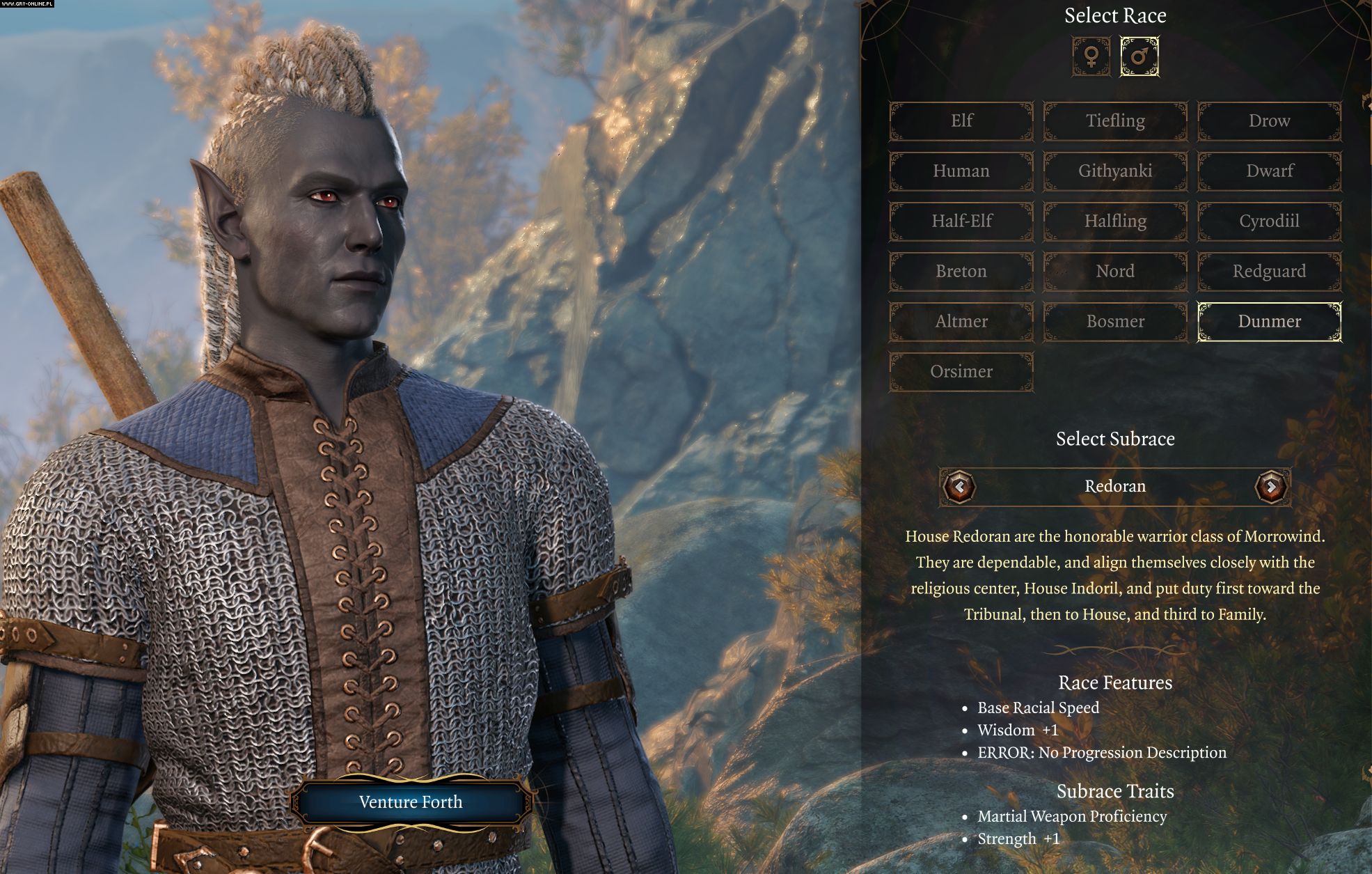
Task: Choose the Halfling race
Action: click(1115, 221)
